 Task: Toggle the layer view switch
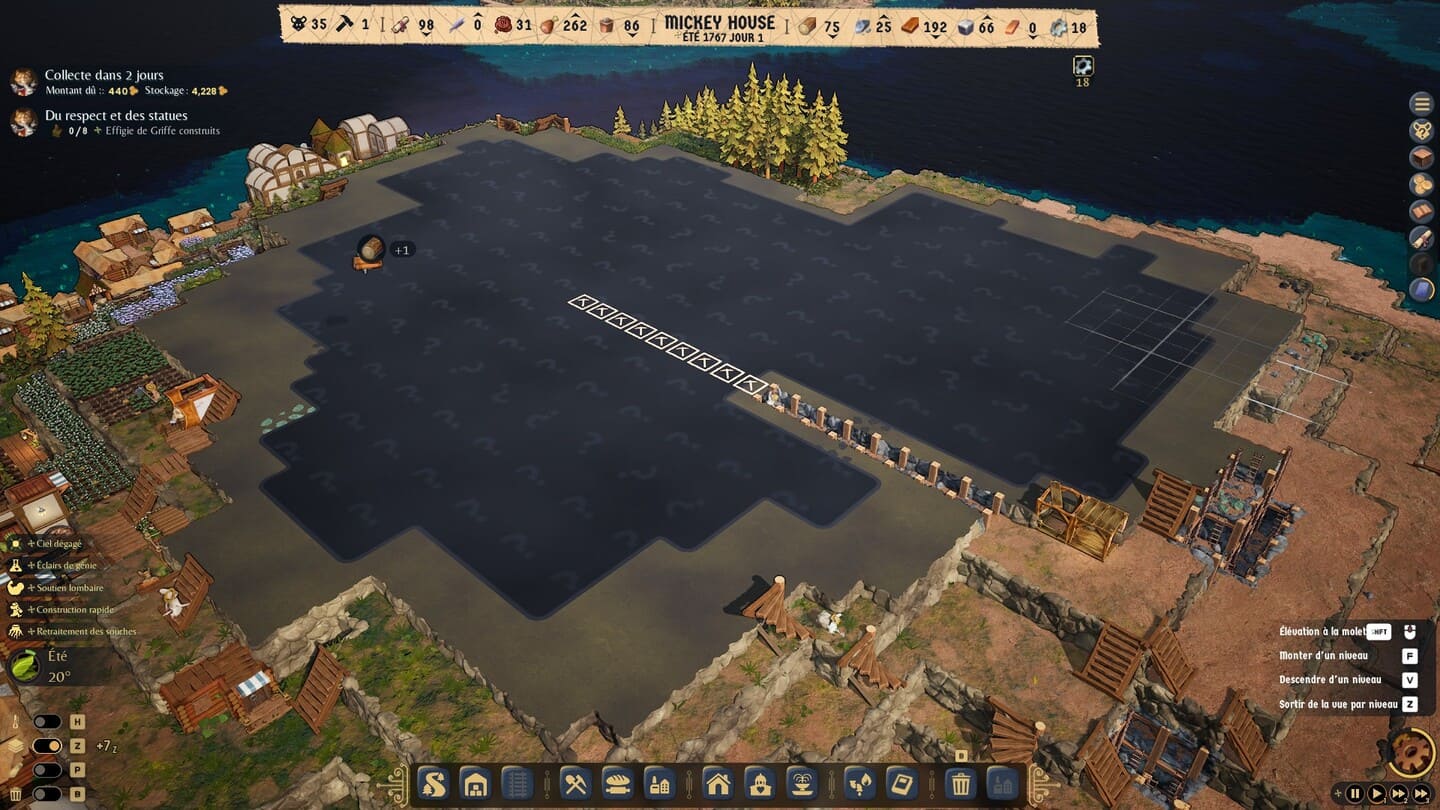(x=47, y=746)
